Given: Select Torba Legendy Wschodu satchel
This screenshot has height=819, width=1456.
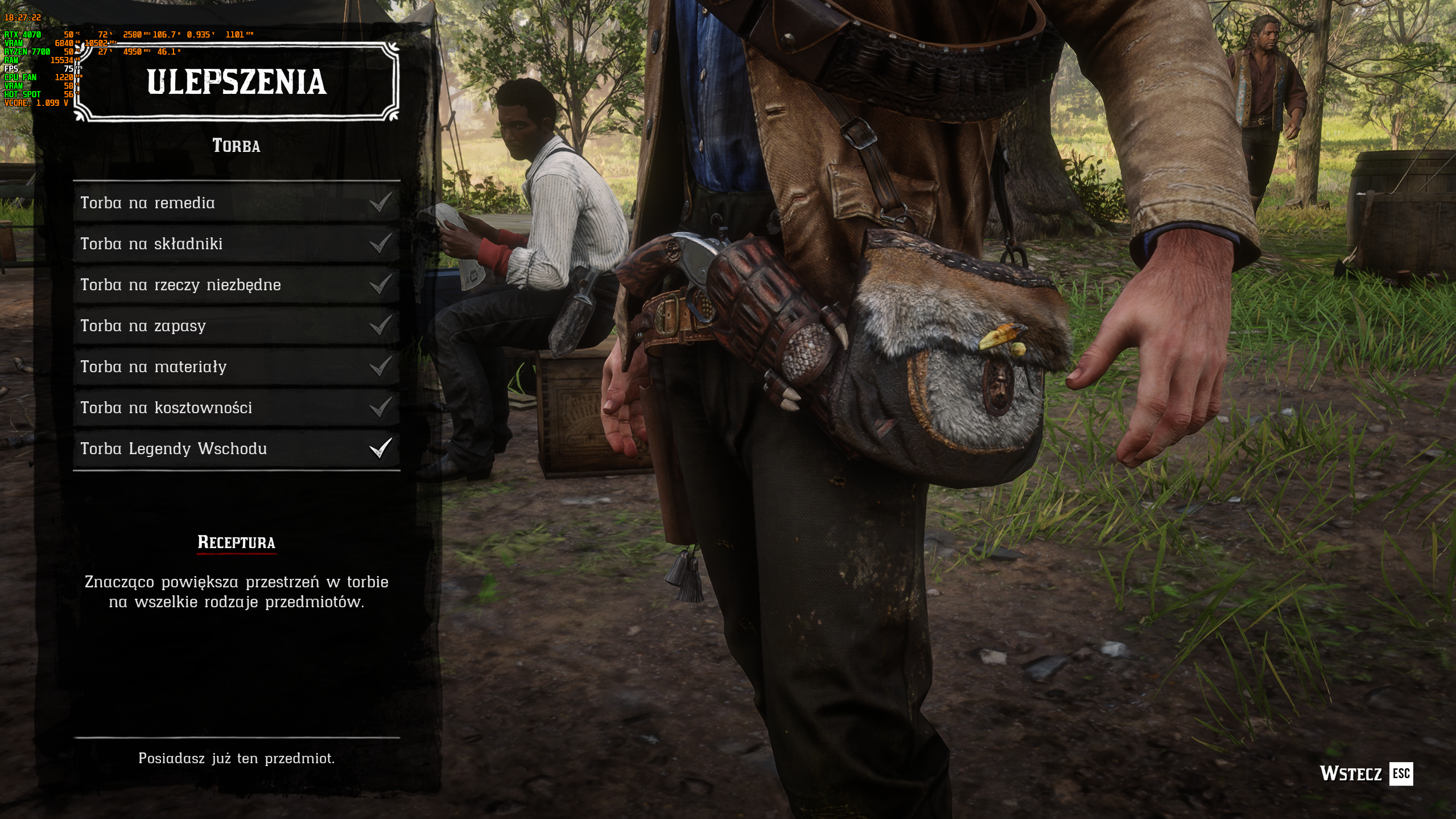Looking at the screenshot, I should [236, 448].
